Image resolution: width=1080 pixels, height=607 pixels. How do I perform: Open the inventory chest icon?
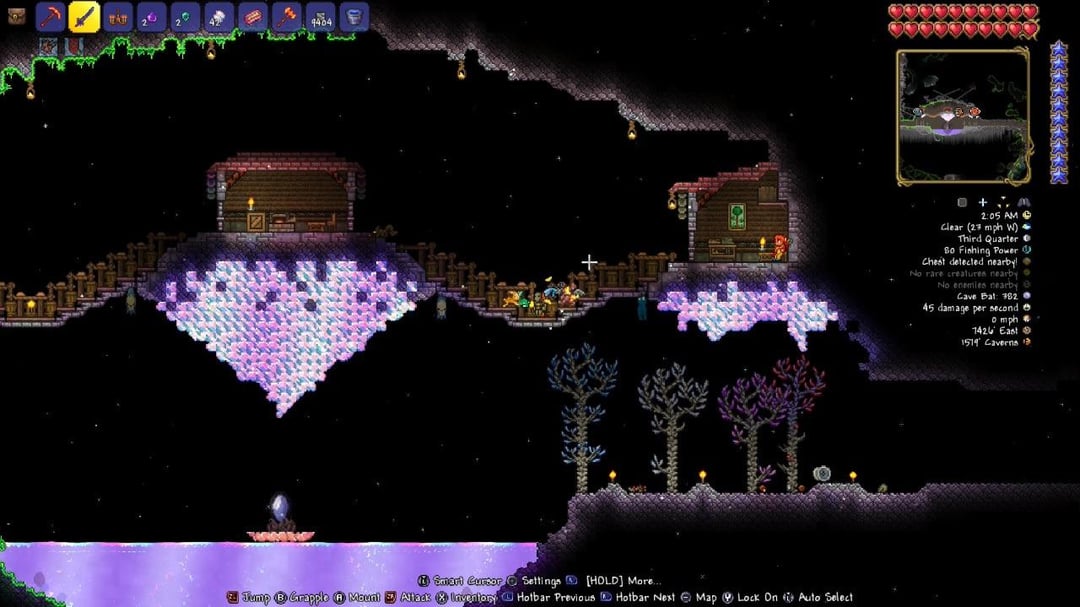point(16,16)
